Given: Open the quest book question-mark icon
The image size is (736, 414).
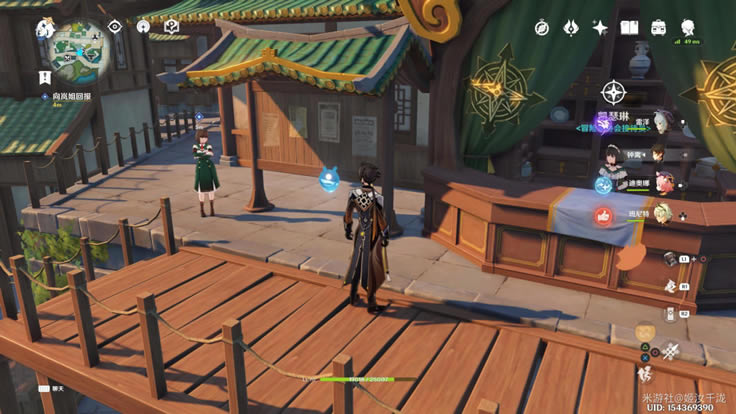Looking at the screenshot, I should tap(171, 26).
